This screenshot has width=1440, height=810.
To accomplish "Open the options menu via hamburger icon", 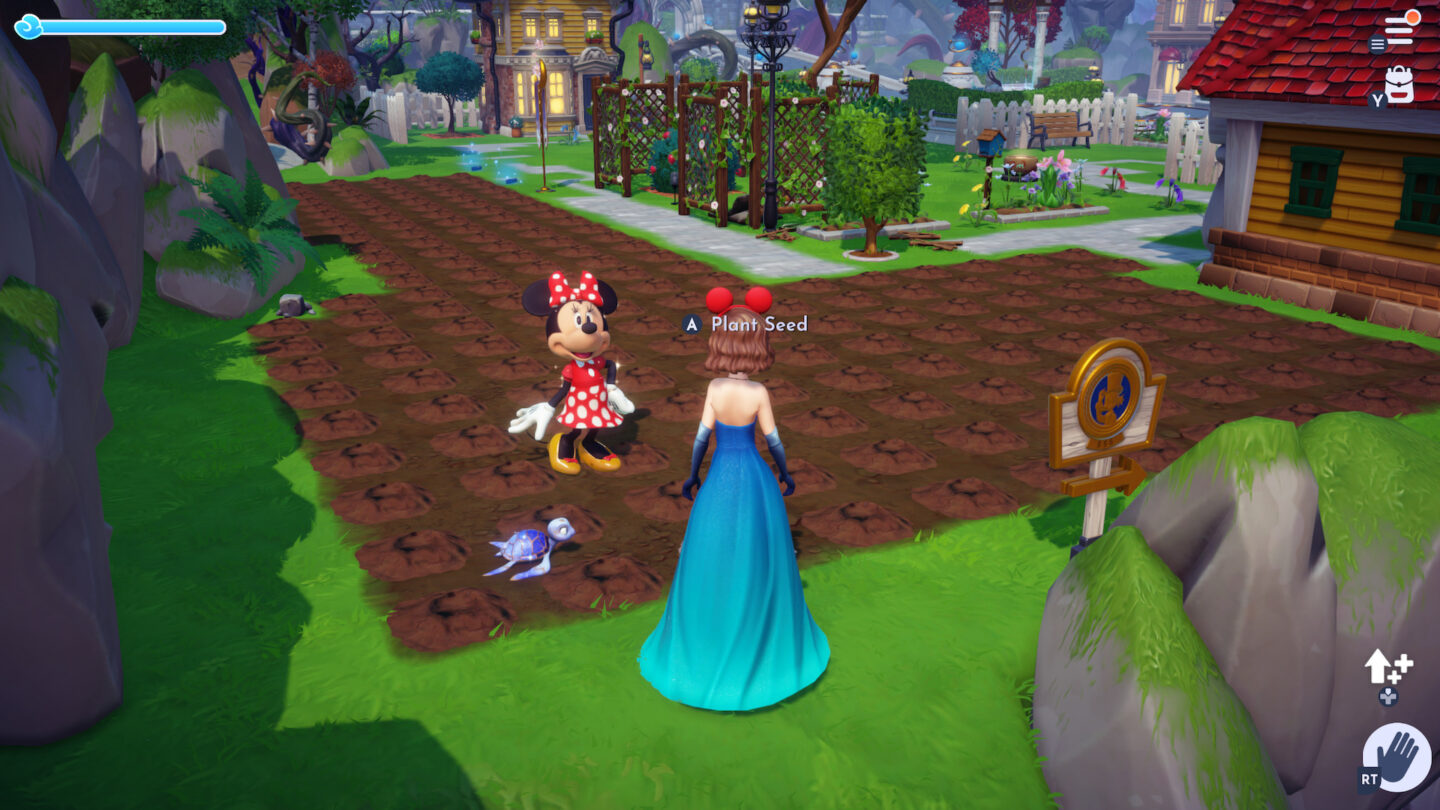I will (x=1378, y=43).
